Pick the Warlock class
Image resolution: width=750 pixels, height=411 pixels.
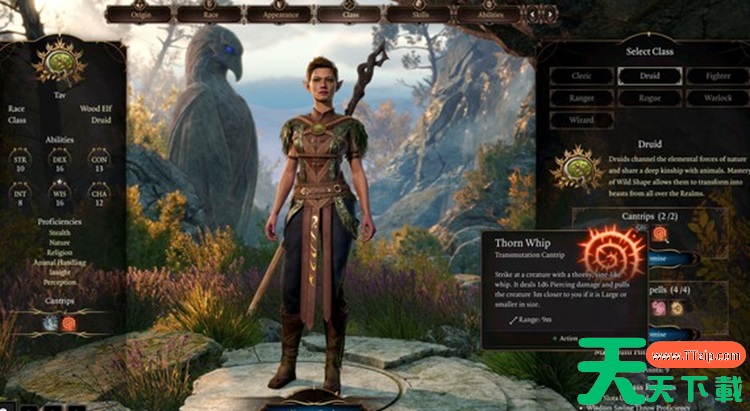(x=717, y=98)
